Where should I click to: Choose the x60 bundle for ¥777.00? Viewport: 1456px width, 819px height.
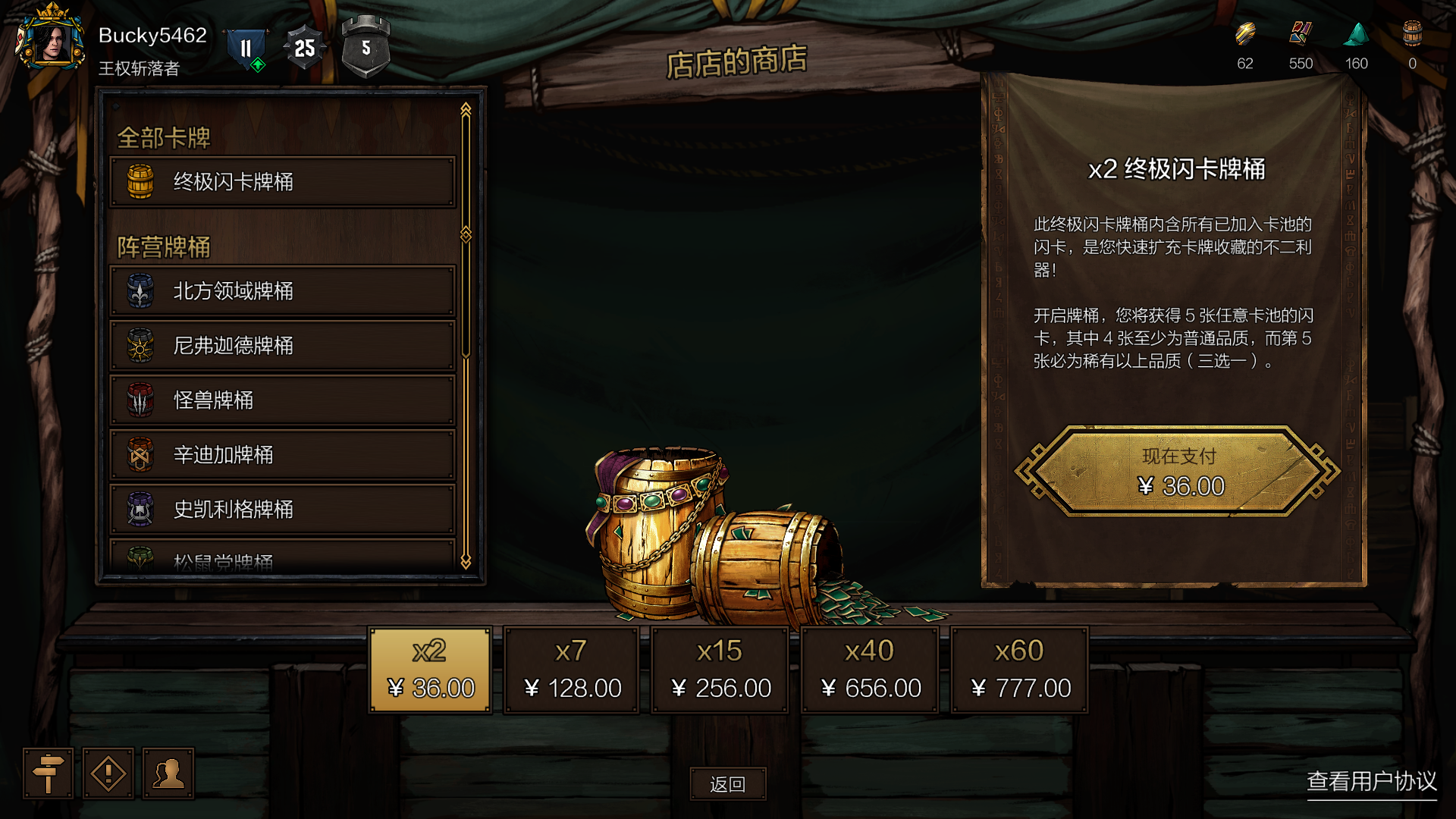[x=1020, y=670]
